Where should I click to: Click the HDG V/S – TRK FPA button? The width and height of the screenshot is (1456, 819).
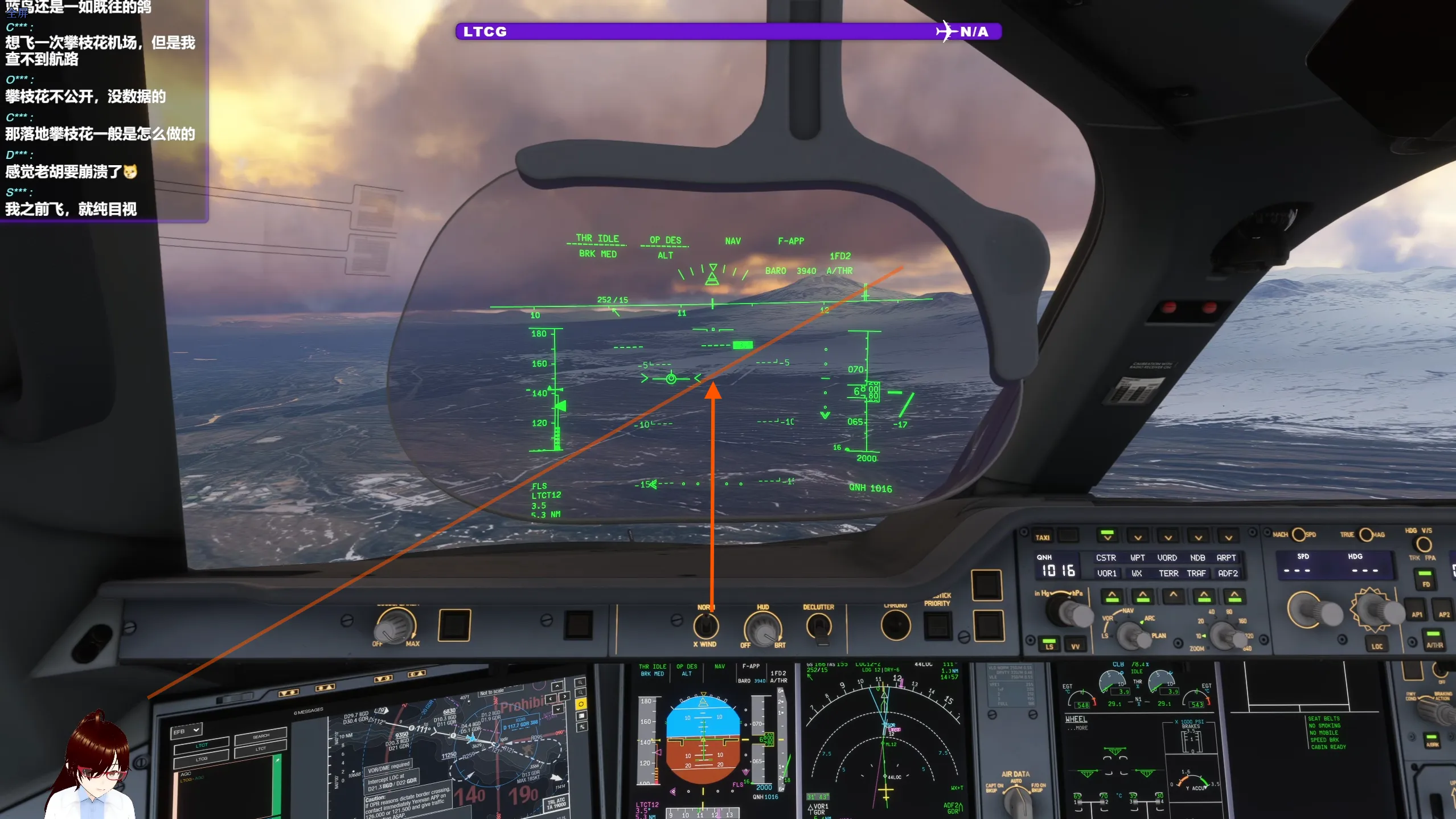click(x=1423, y=544)
